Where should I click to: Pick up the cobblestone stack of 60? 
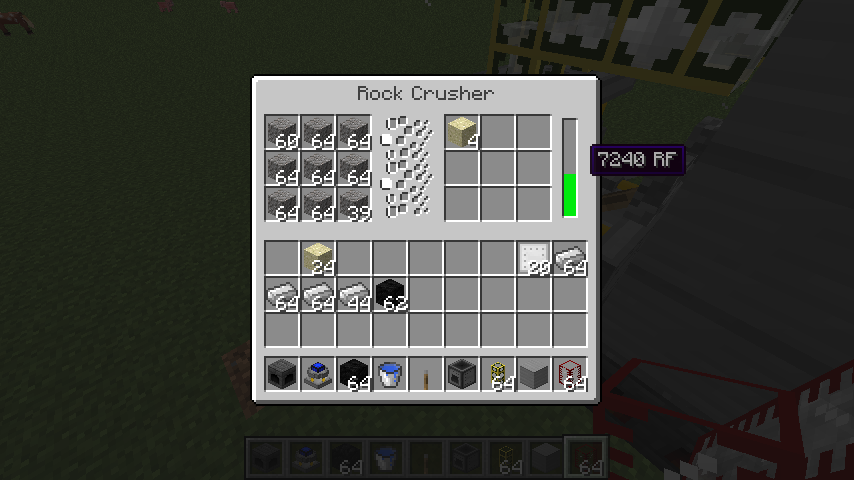click(x=283, y=132)
